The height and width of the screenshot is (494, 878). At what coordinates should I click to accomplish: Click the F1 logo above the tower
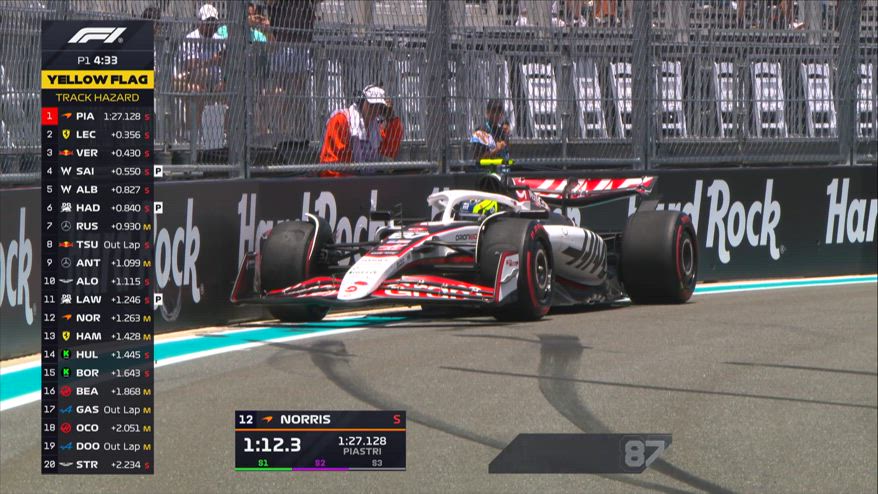click(x=97, y=36)
